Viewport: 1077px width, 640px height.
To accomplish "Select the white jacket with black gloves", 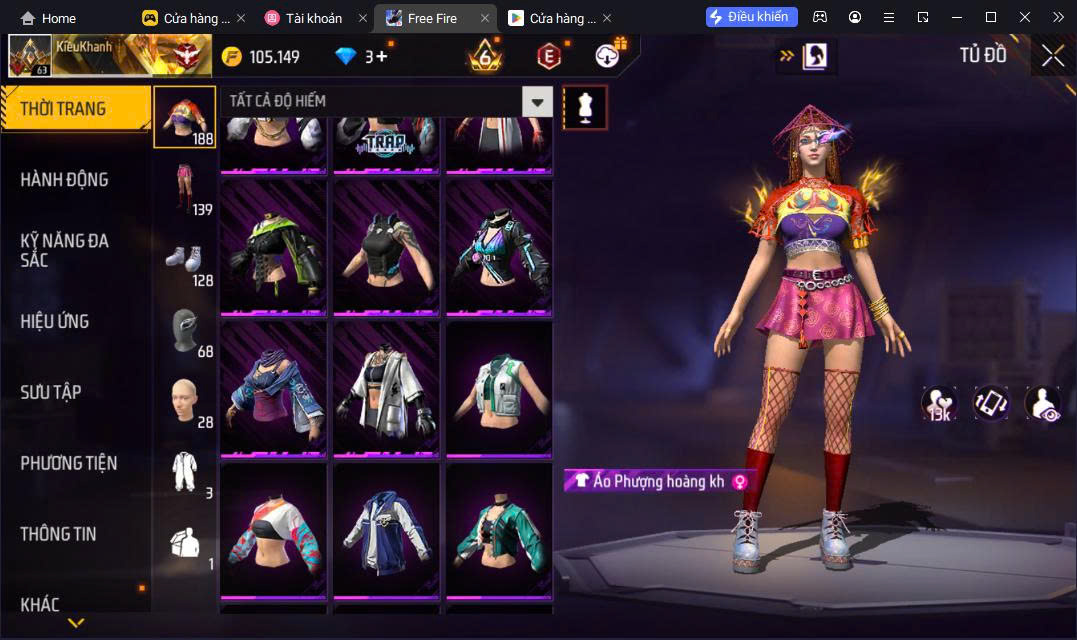I will [387, 389].
